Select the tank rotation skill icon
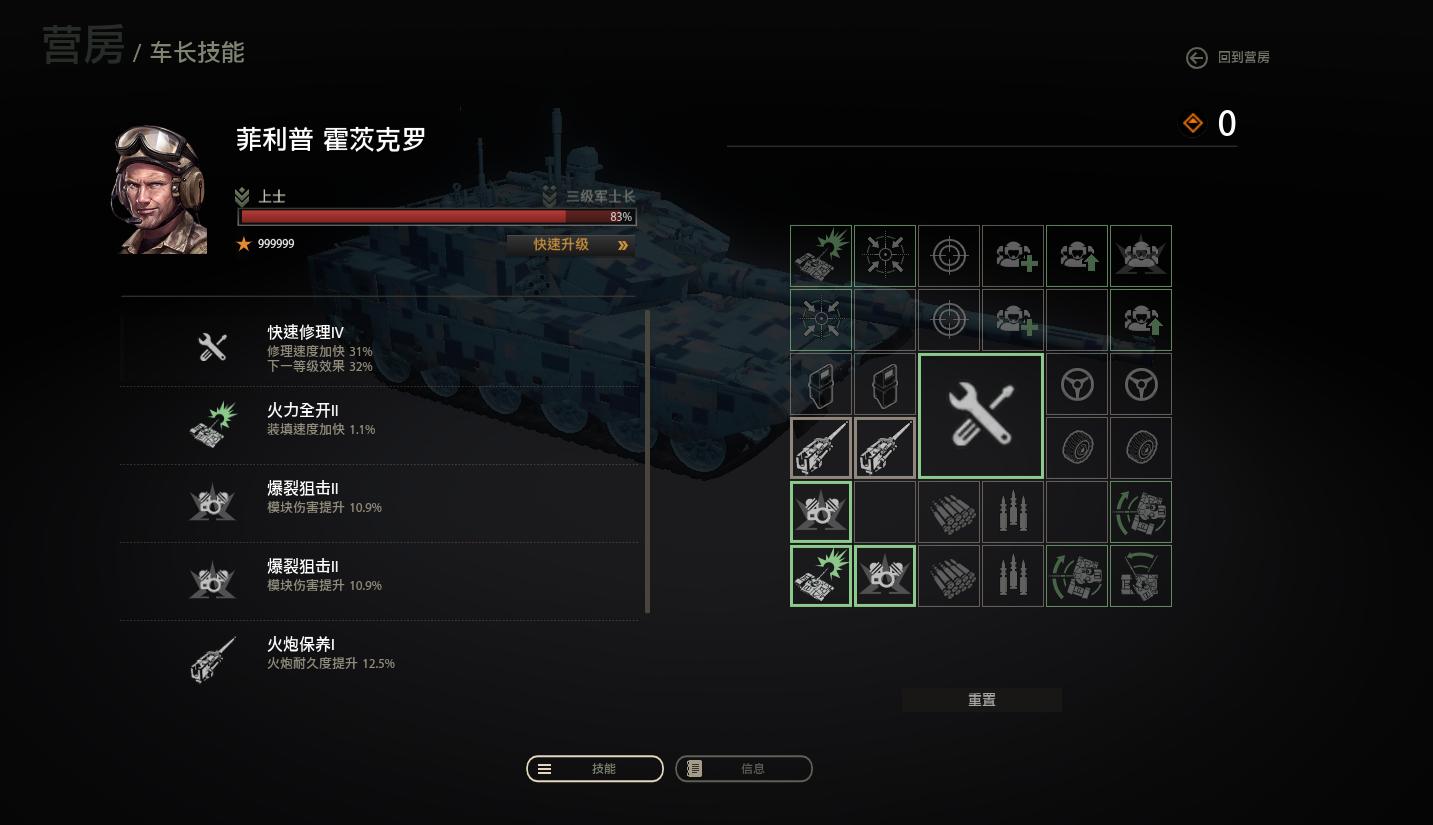 point(1140,511)
